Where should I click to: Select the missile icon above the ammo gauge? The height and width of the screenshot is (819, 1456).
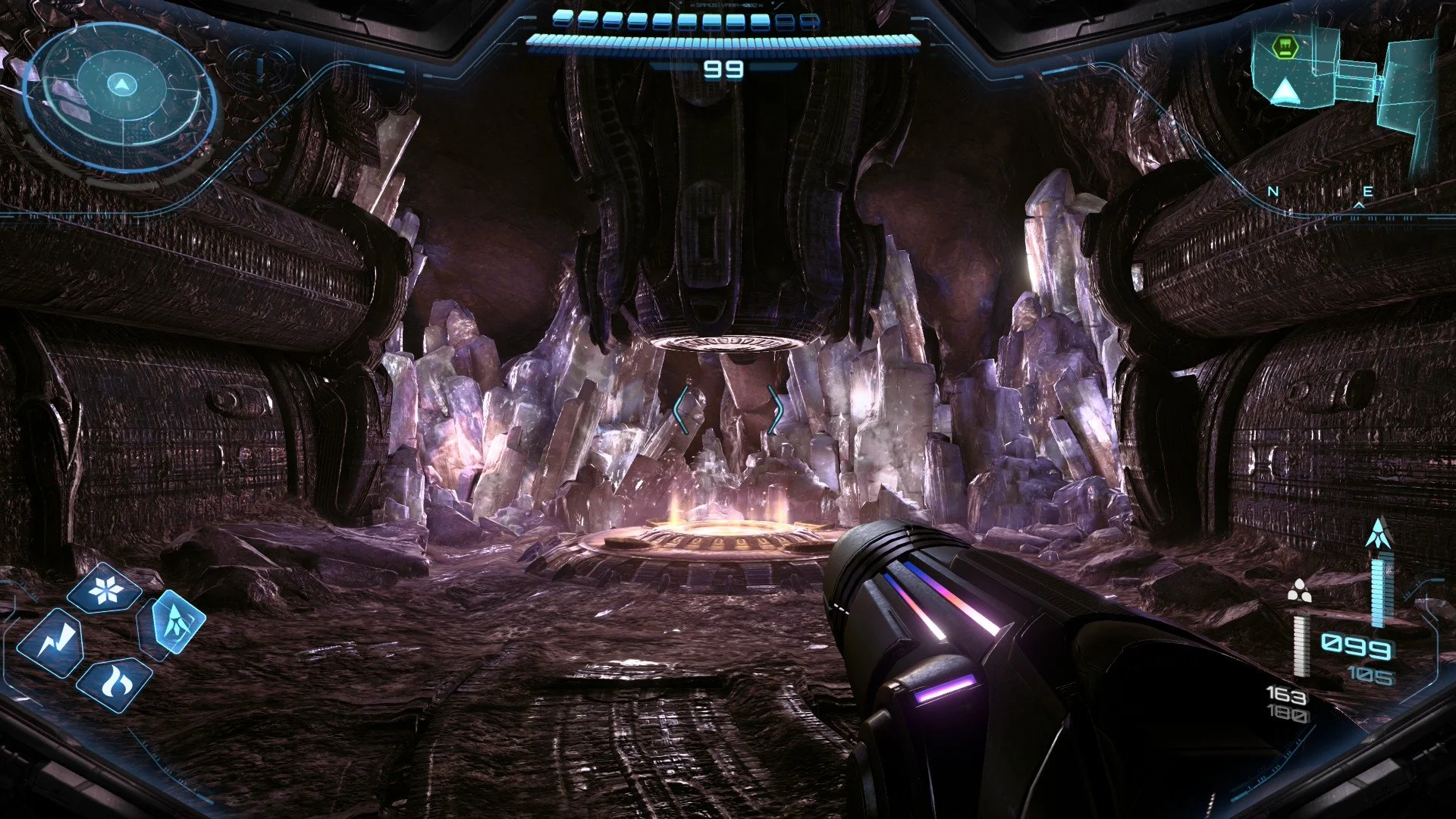click(1378, 533)
